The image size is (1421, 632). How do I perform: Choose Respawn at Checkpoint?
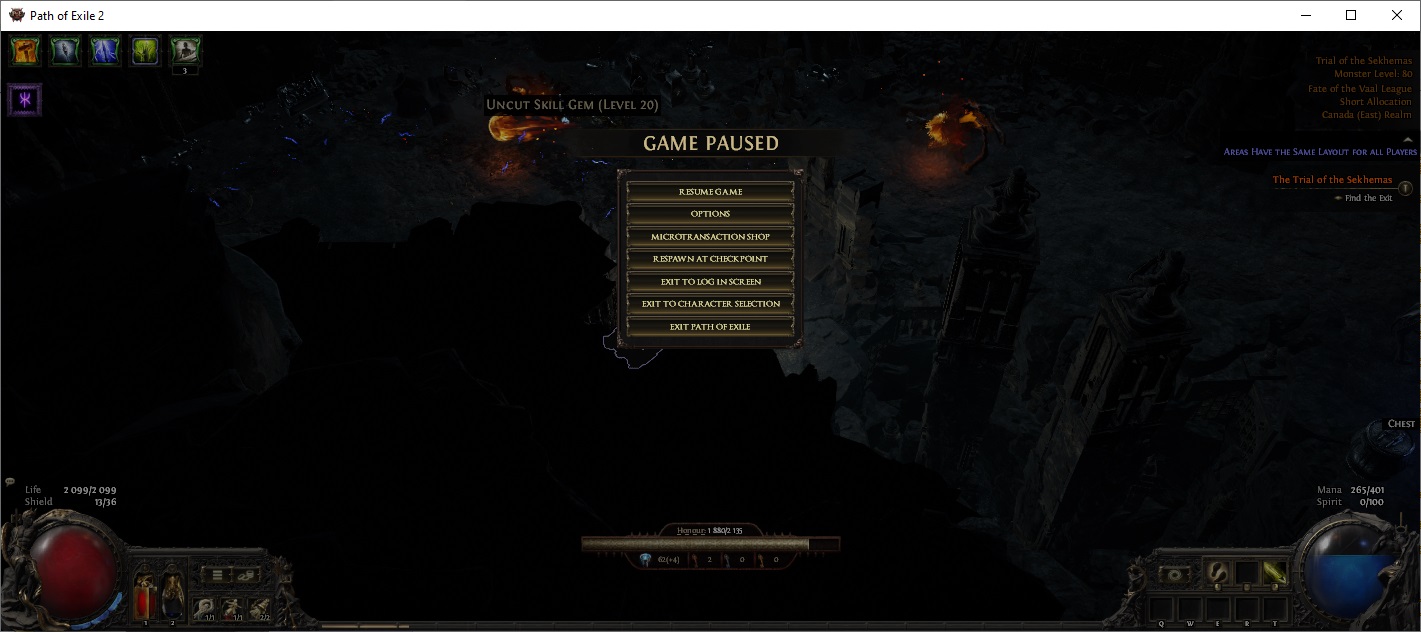[x=710, y=259]
